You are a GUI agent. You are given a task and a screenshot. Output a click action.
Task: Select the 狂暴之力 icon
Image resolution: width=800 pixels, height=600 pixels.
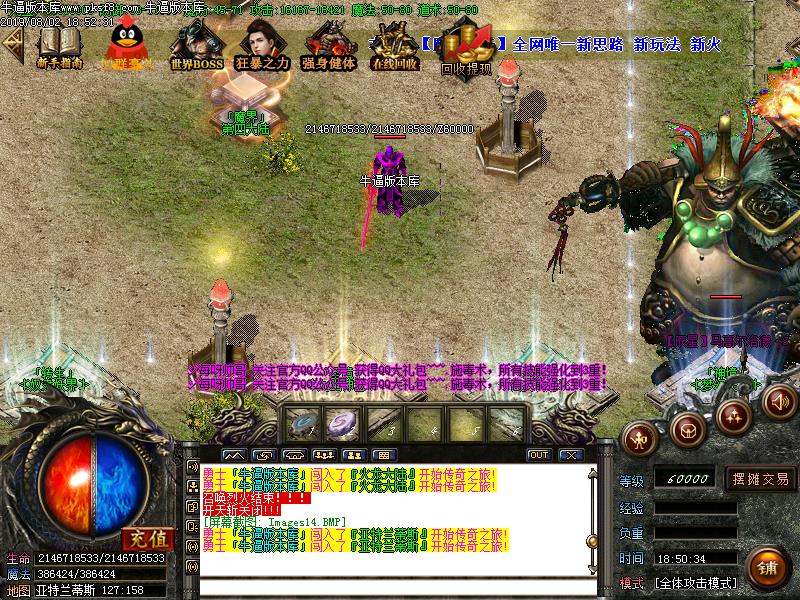[x=263, y=46]
